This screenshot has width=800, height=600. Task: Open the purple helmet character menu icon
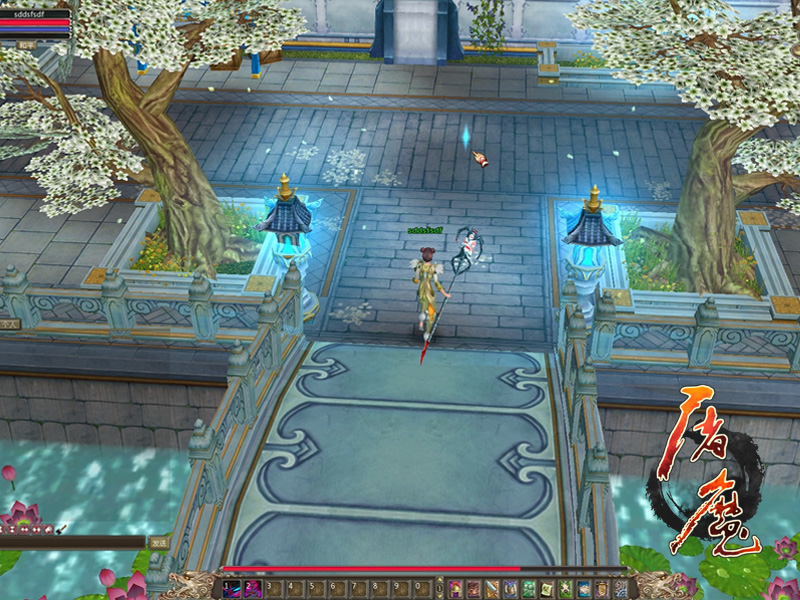(455, 588)
